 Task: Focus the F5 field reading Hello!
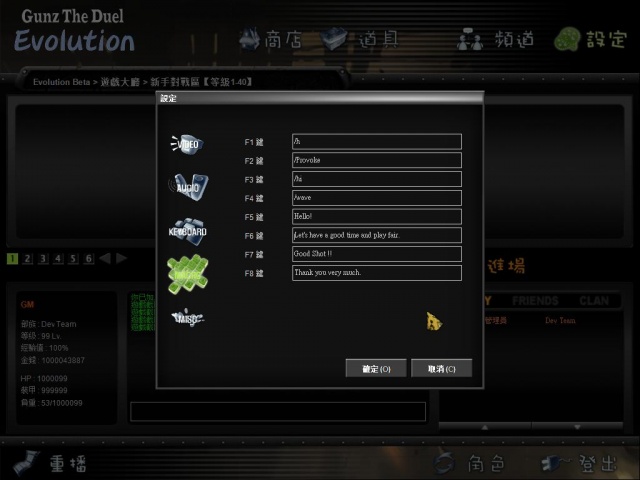coord(376,217)
